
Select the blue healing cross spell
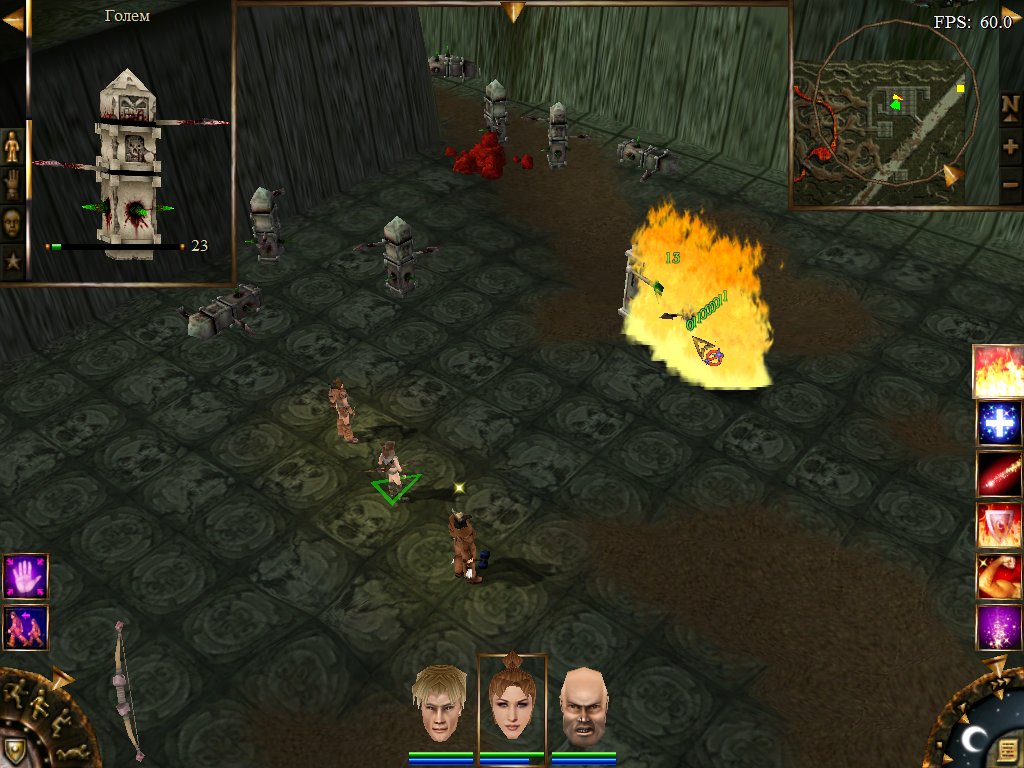click(x=998, y=423)
